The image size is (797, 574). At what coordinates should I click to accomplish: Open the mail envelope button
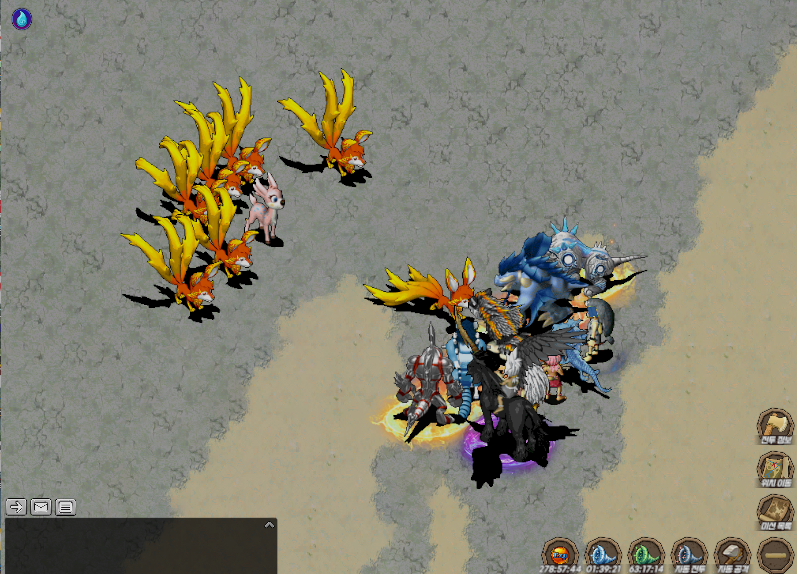41,506
